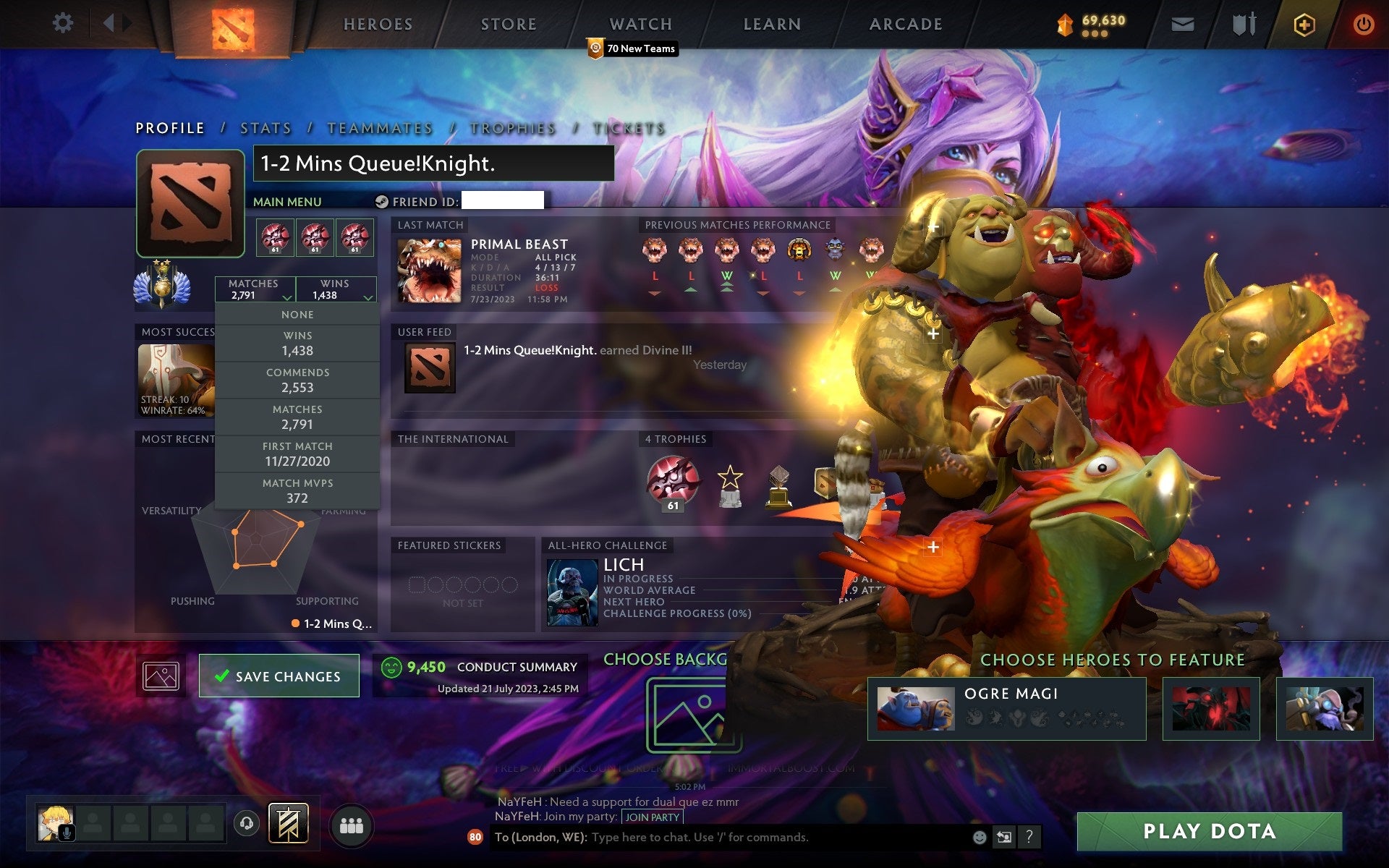Switch to the STATS tab
Viewport: 1389px width, 868px height.
[x=266, y=128]
